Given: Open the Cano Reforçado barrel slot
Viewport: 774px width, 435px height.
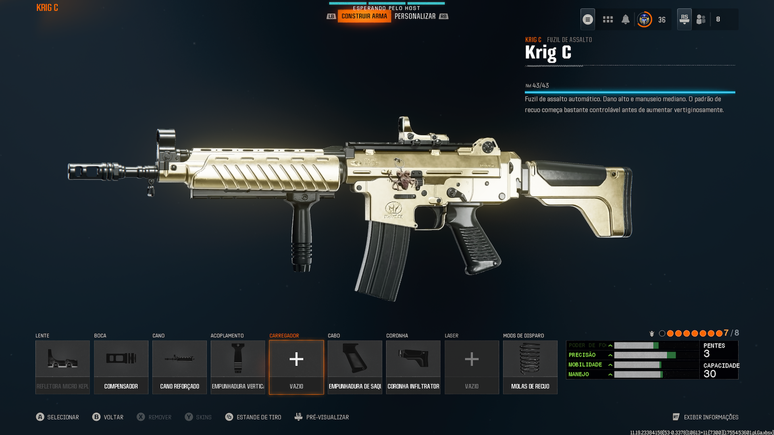Looking at the screenshot, I should (x=179, y=366).
